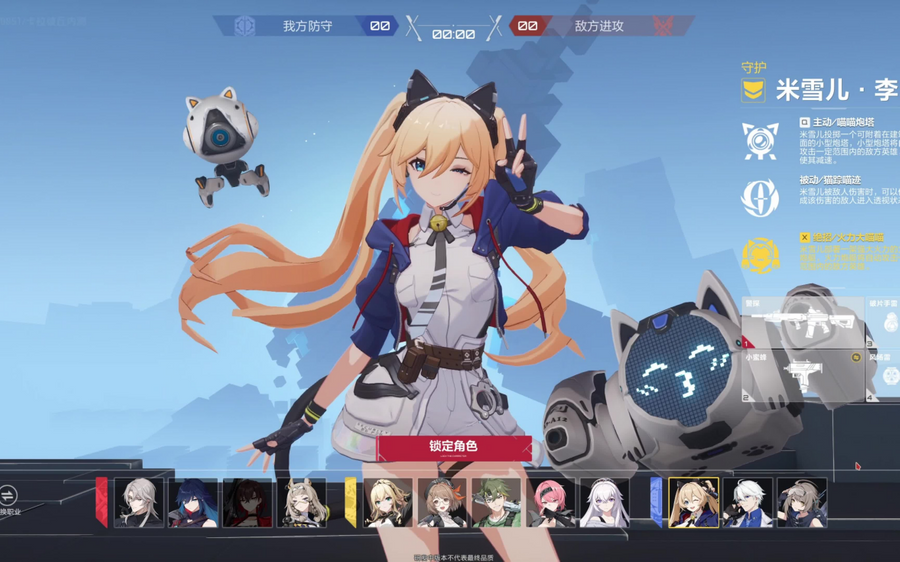Select the long white-haired character portrait

pos(605,502)
